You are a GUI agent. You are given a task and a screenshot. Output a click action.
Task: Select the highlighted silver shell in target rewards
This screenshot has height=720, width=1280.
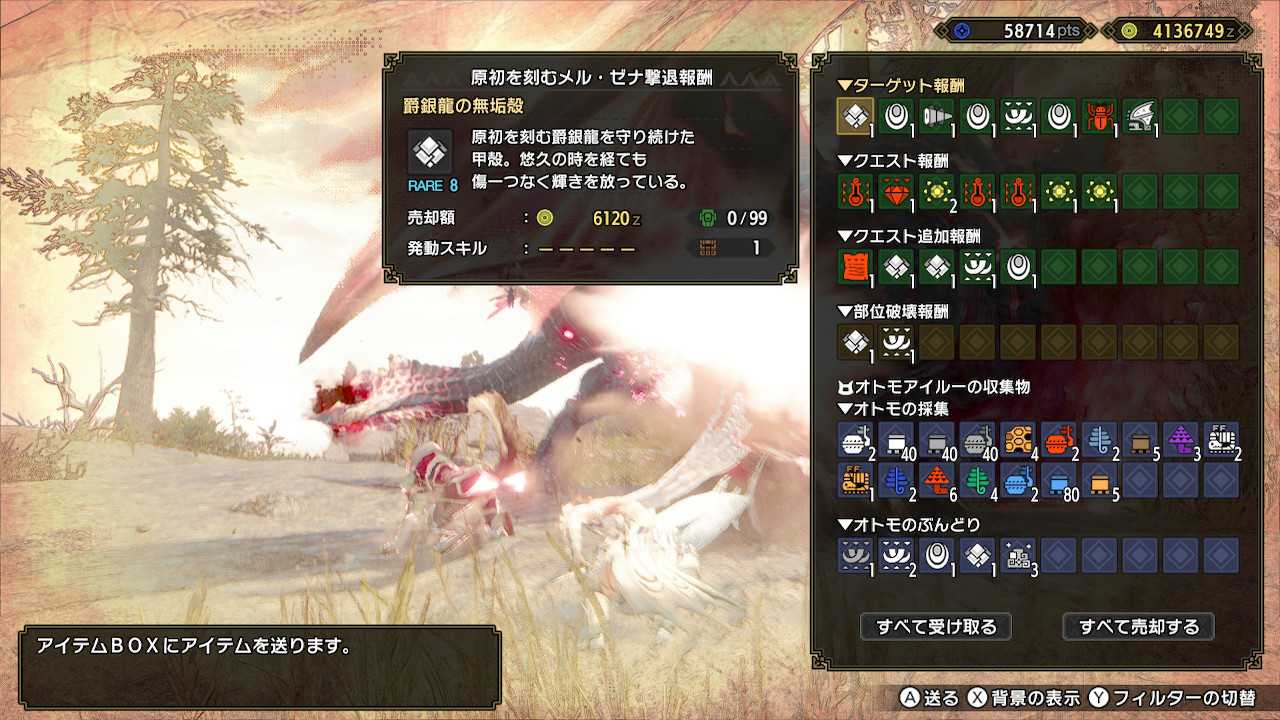pyautogui.click(x=855, y=116)
